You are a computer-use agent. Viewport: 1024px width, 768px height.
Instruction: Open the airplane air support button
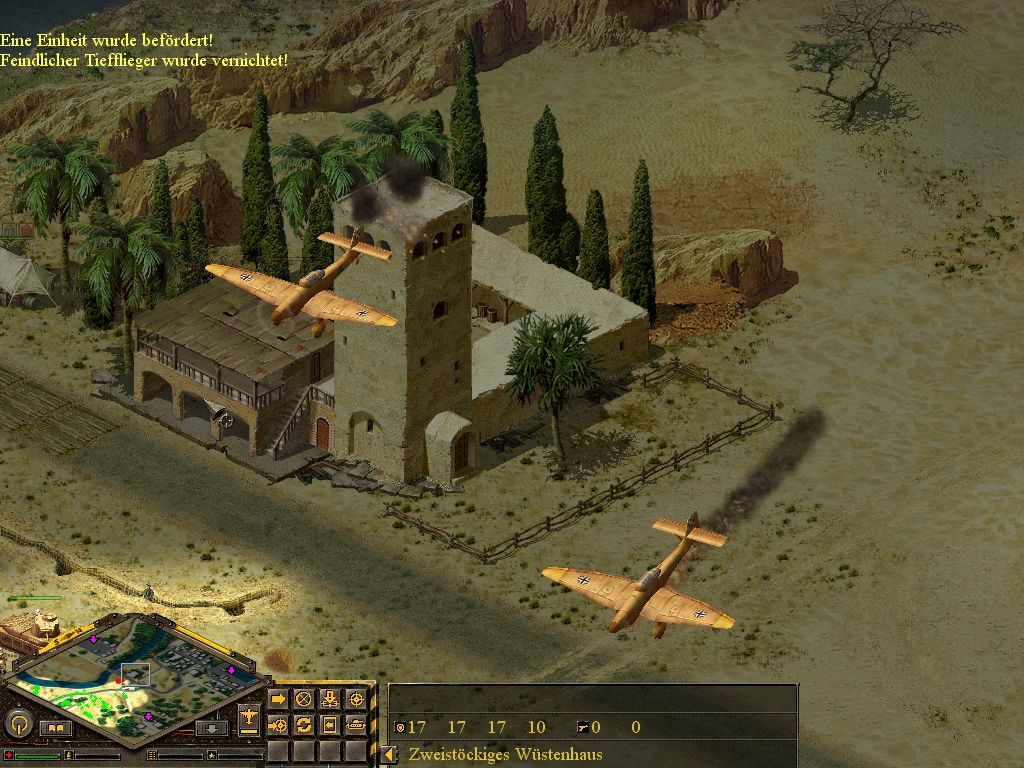click(x=249, y=717)
